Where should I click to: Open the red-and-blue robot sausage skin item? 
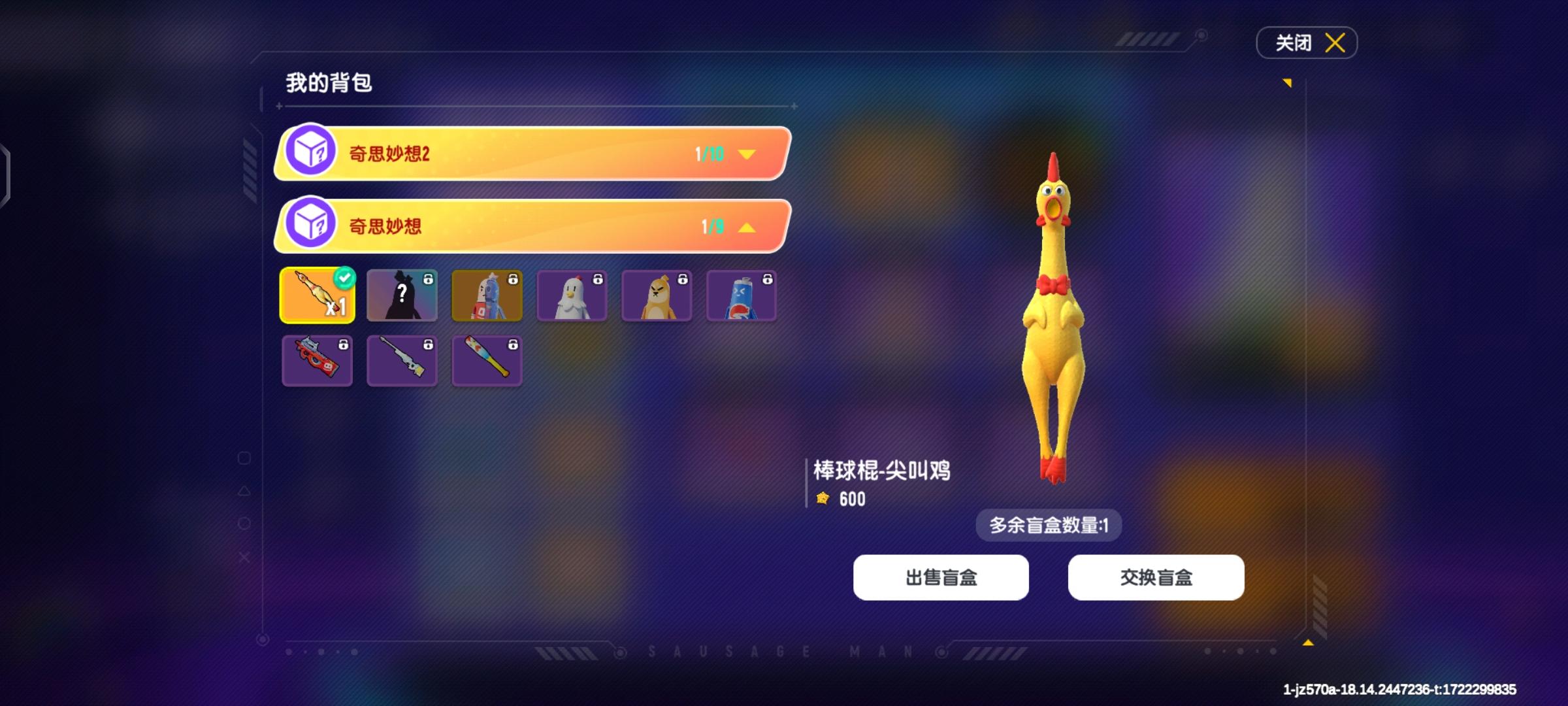487,295
